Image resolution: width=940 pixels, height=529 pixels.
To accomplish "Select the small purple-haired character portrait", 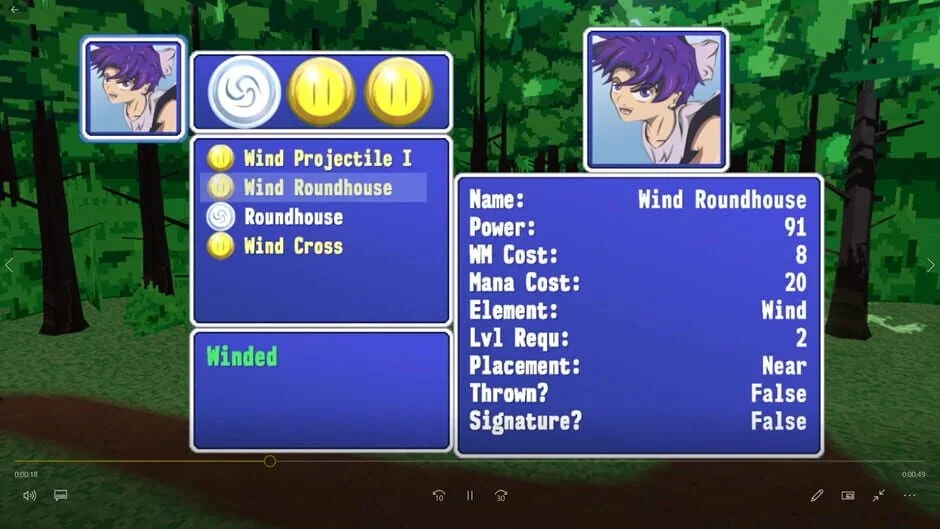I will [134, 88].
